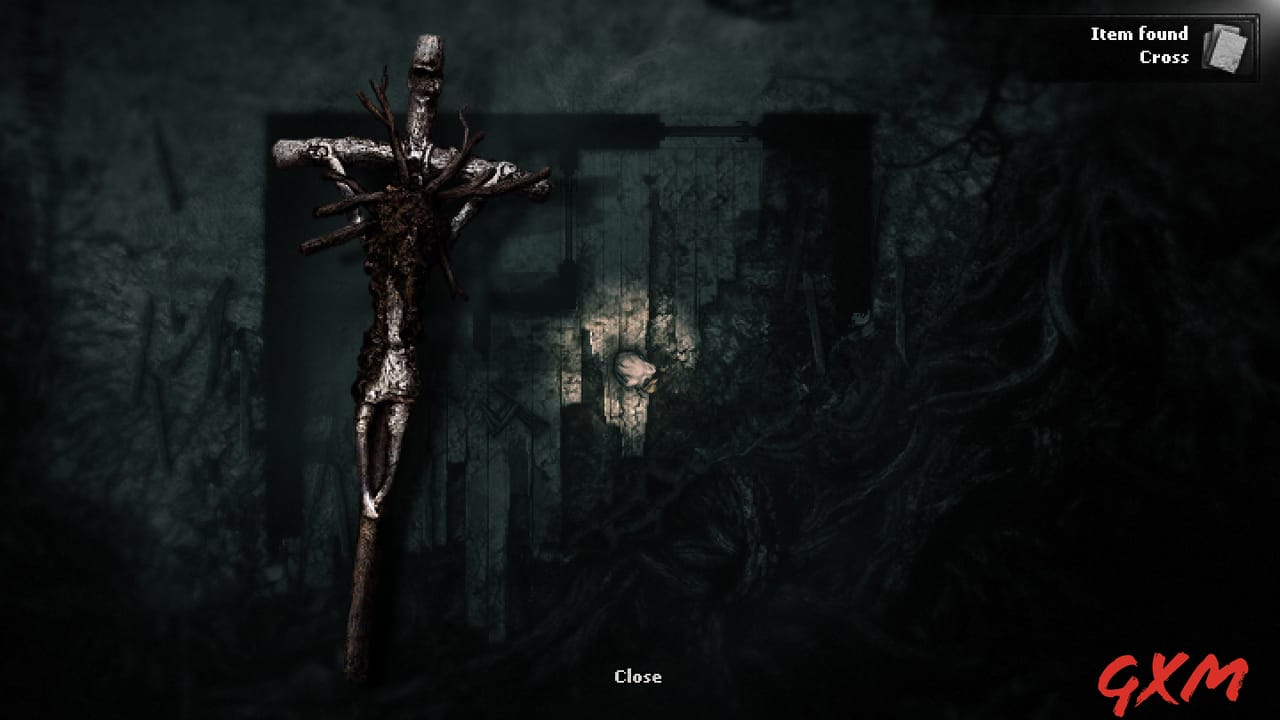The height and width of the screenshot is (720, 1280).
Task: Click the 'Item found' header text
Action: (x=1138, y=33)
